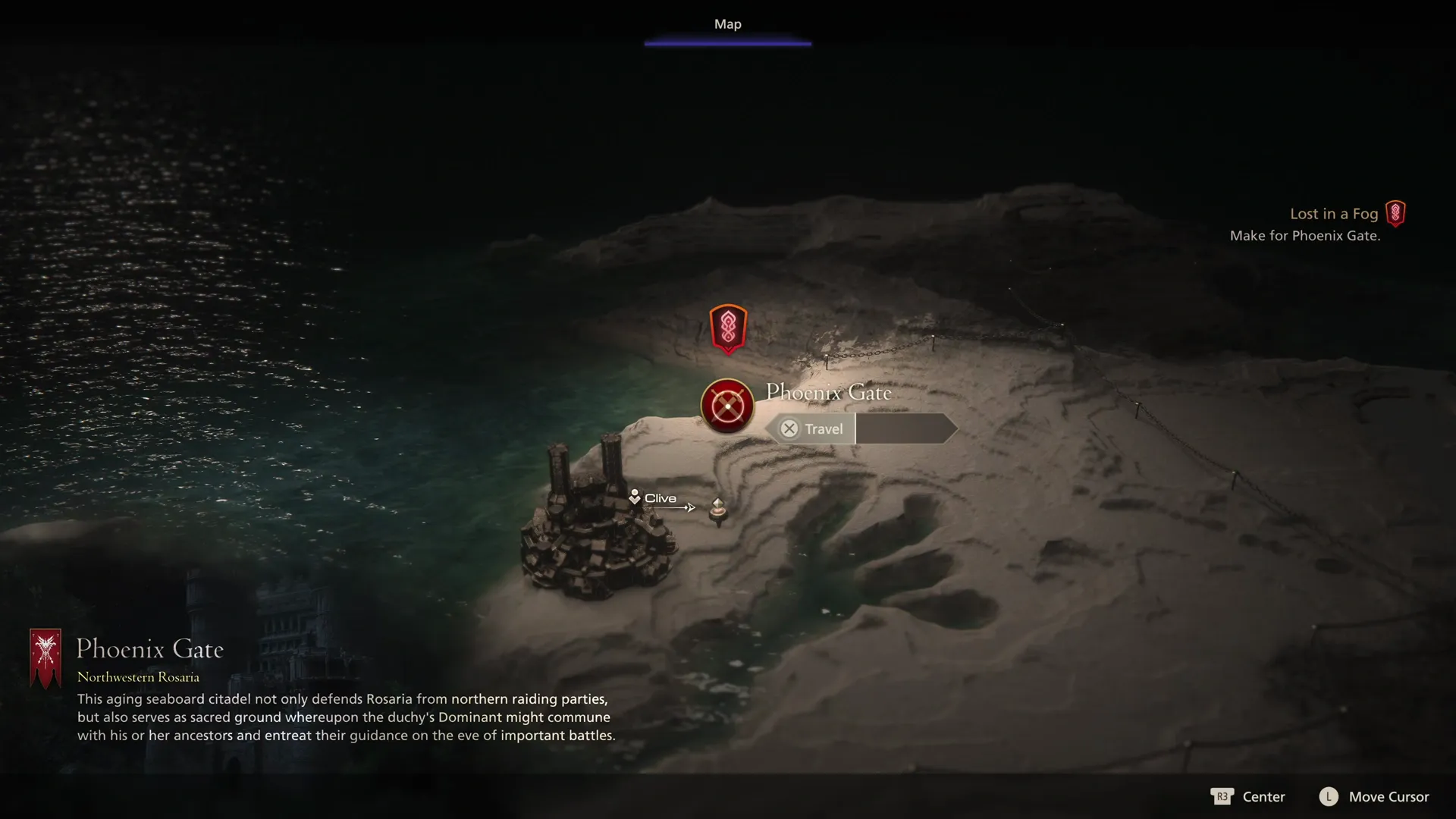Select the active quest marker above Phoenix Gate
1456x819 pixels.
pyautogui.click(x=727, y=328)
